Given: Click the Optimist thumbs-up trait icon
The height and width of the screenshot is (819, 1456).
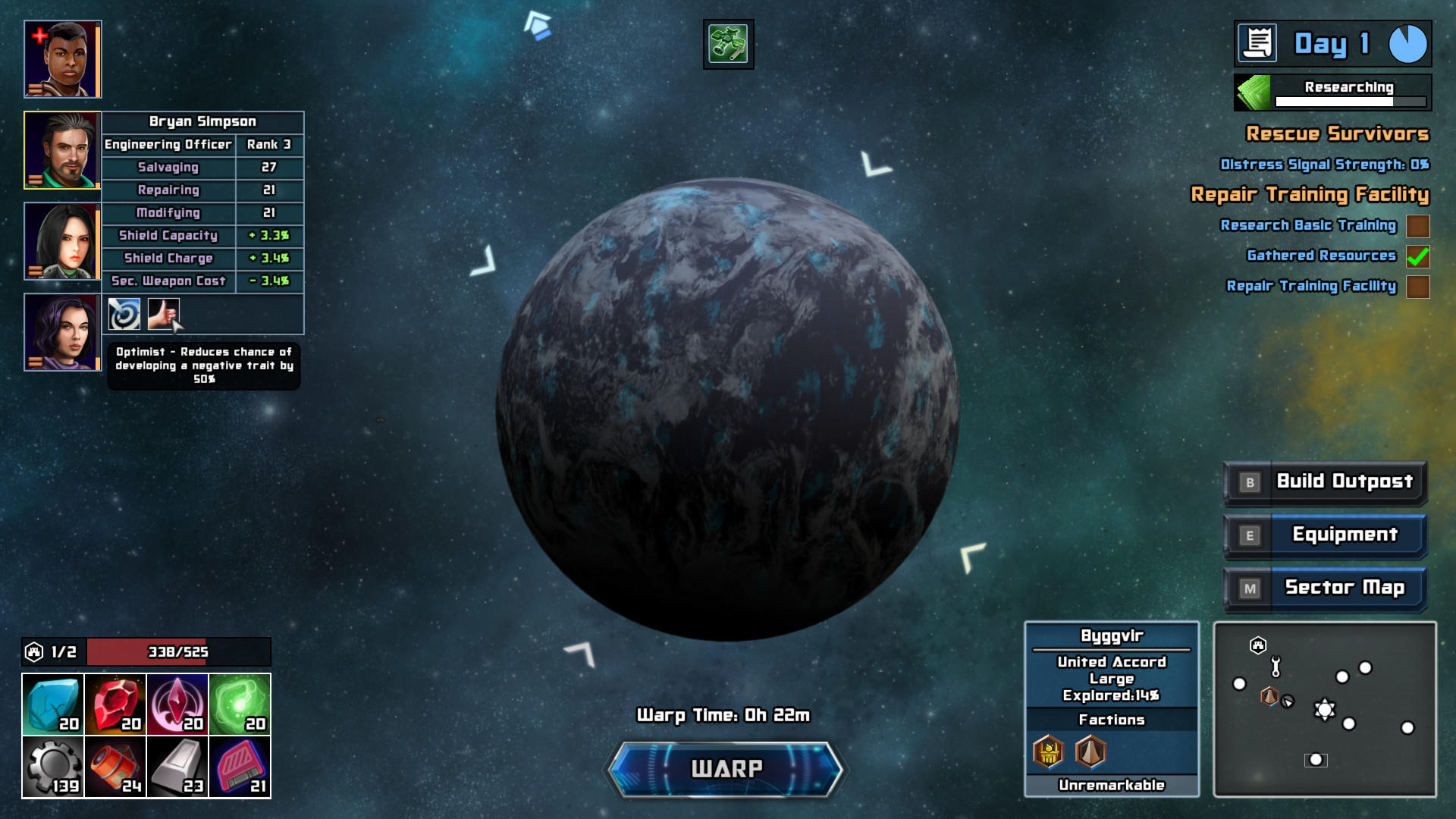Looking at the screenshot, I should pyautogui.click(x=162, y=314).
